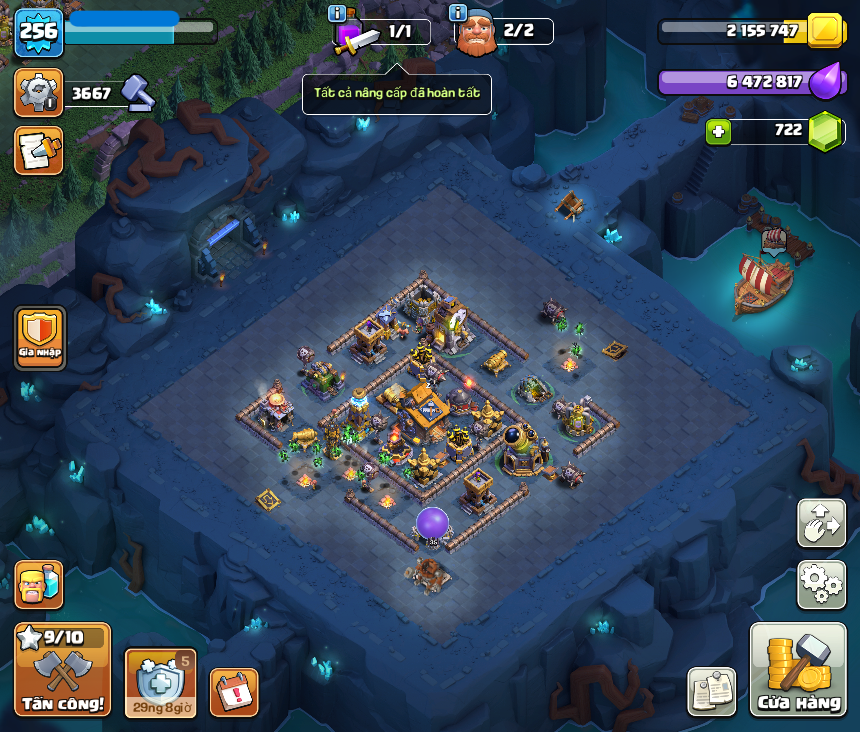Image resolution: width=860 pixels, height=732 pixels.
Task: Click the info icon above the elixir sword
Action: (337, 13)
